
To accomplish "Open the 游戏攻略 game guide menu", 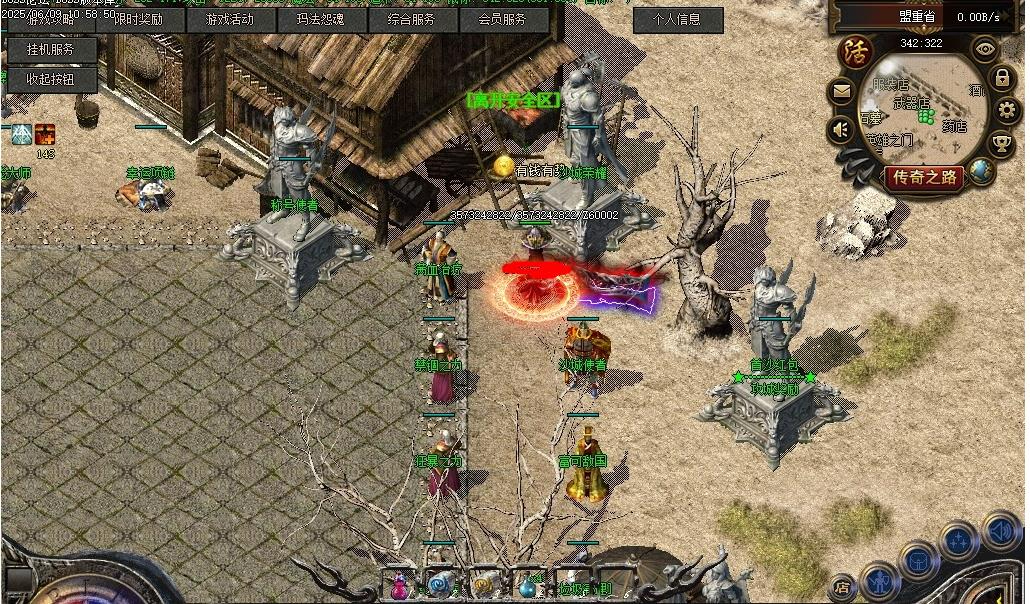I will coord(50,19).
